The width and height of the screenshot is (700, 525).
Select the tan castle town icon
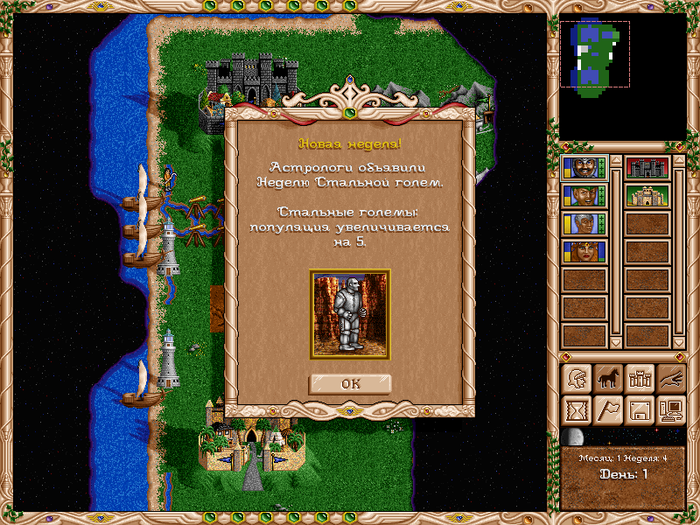[646, 195]
